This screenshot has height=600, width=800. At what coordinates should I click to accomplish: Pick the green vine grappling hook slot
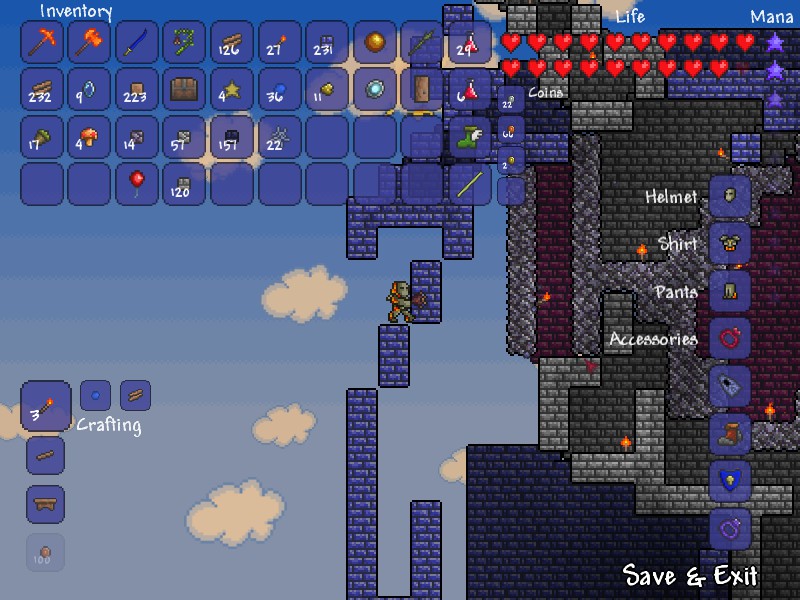tap(184, 42)
